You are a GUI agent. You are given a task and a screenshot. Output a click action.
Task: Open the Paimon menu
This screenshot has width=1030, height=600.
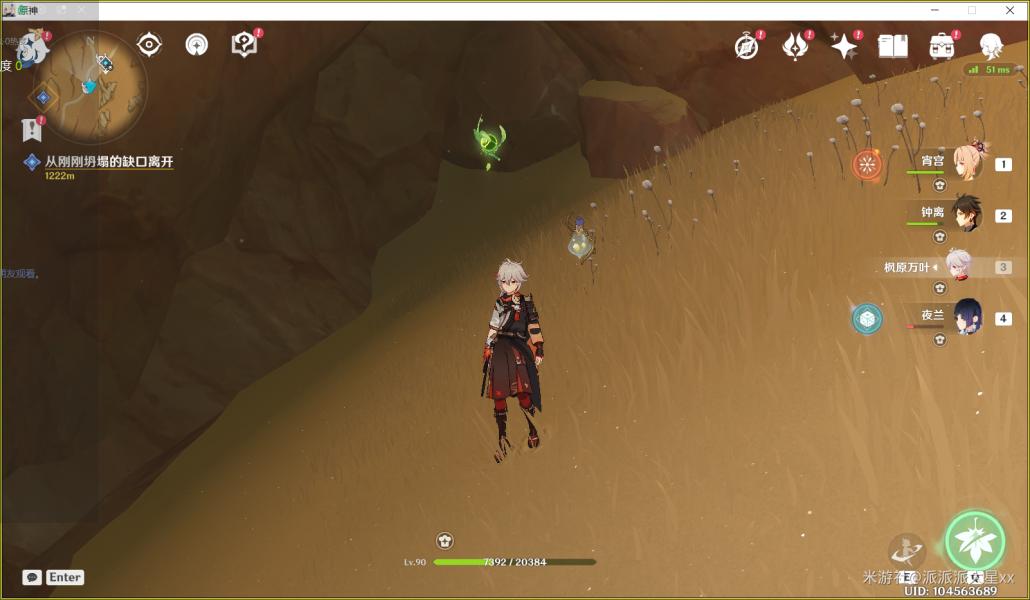click(x=33, y=47)
